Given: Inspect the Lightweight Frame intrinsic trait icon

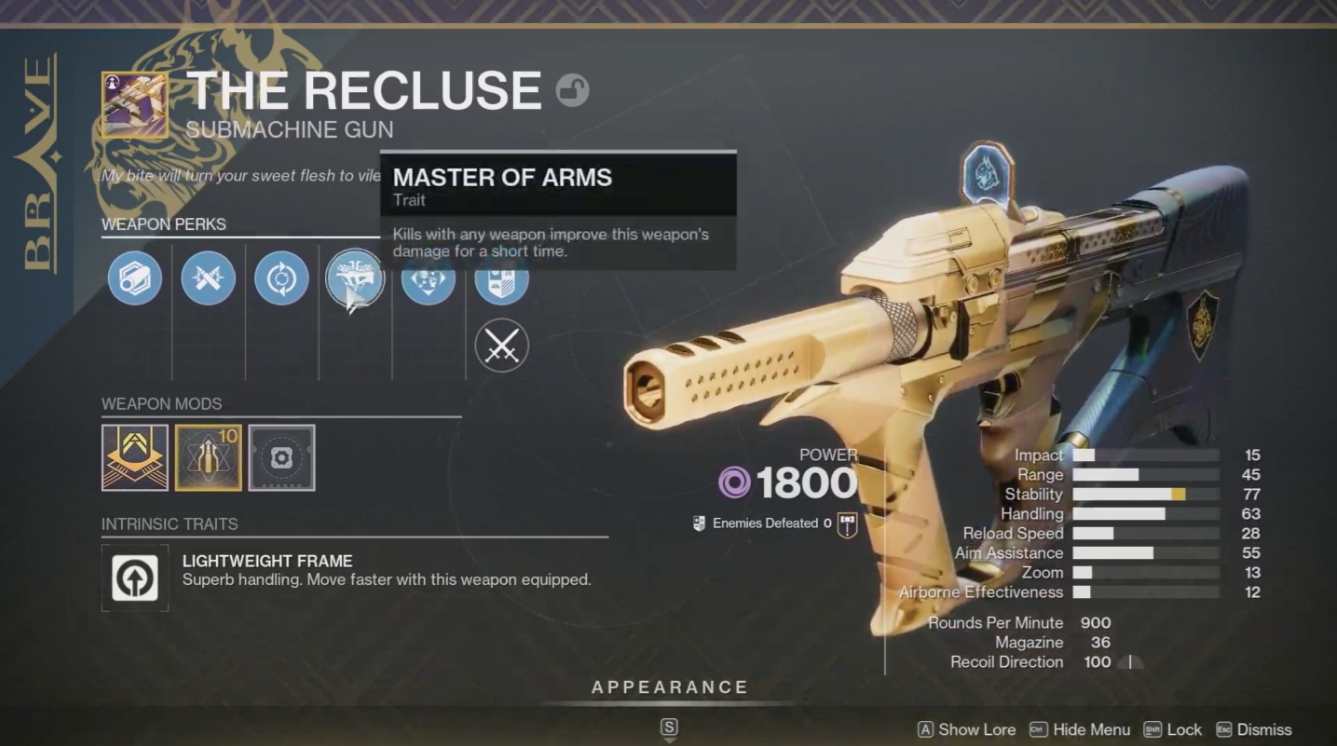Looking at the screenshot, I should [x=135, y=578].
